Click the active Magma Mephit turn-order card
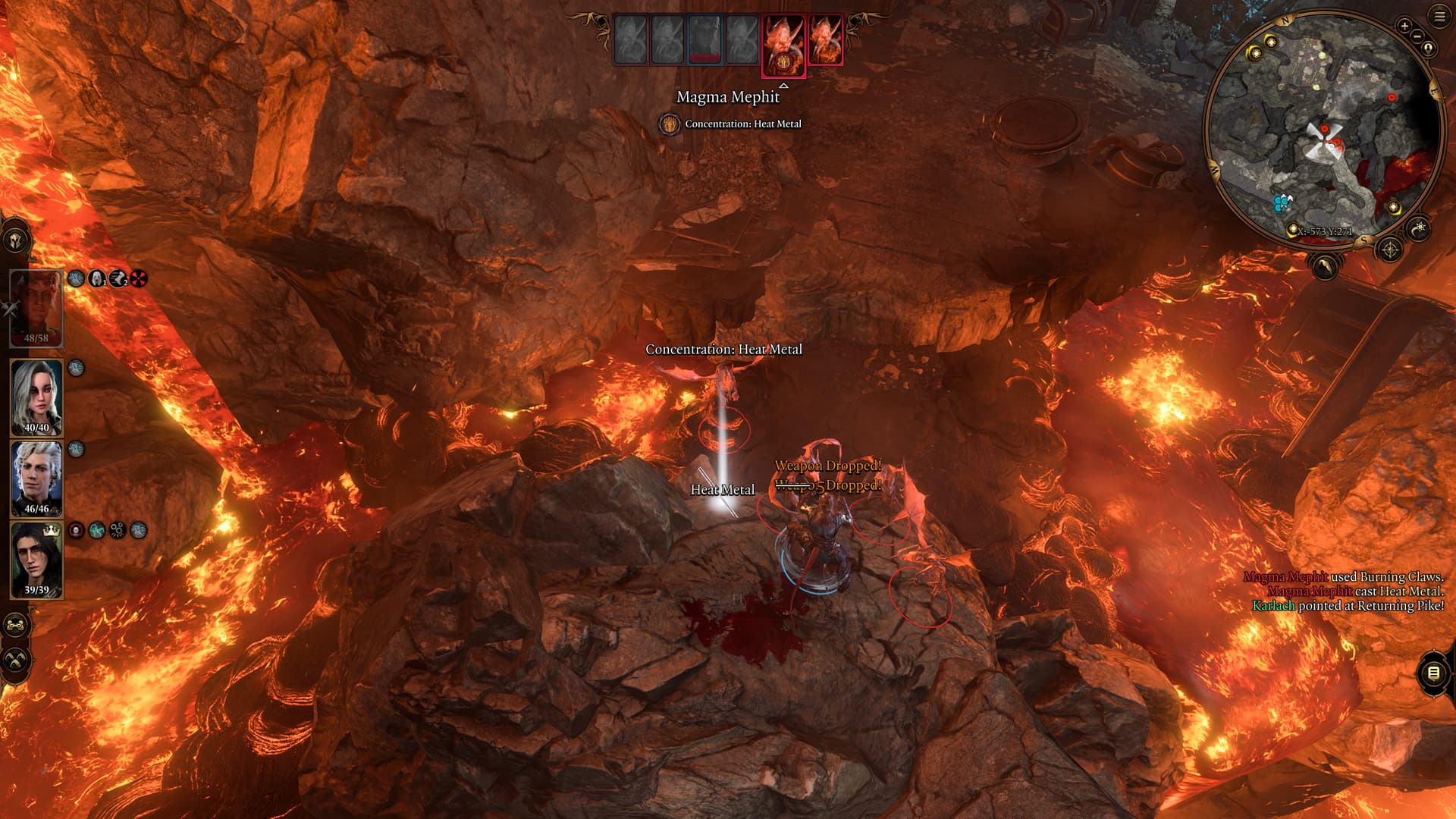Screen dimensions: 1456x819 coord(783,44)
